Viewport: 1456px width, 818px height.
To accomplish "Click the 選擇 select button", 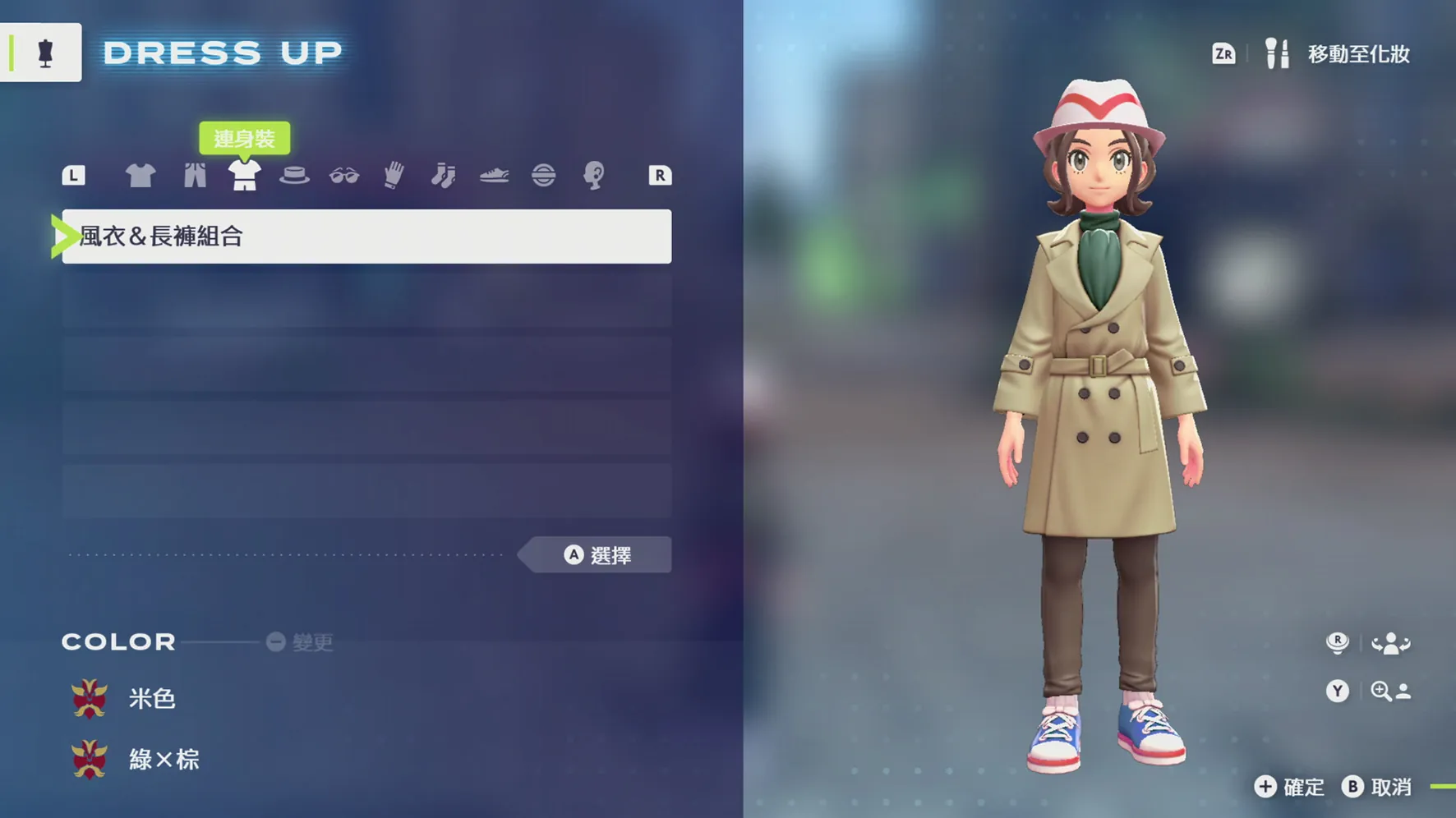I will (x=598, y=556).
